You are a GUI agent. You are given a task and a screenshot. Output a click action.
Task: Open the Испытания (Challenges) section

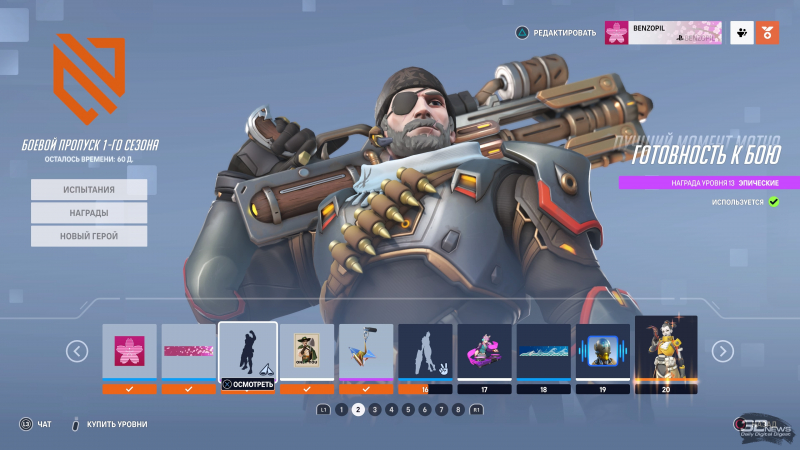click(89, 189)
